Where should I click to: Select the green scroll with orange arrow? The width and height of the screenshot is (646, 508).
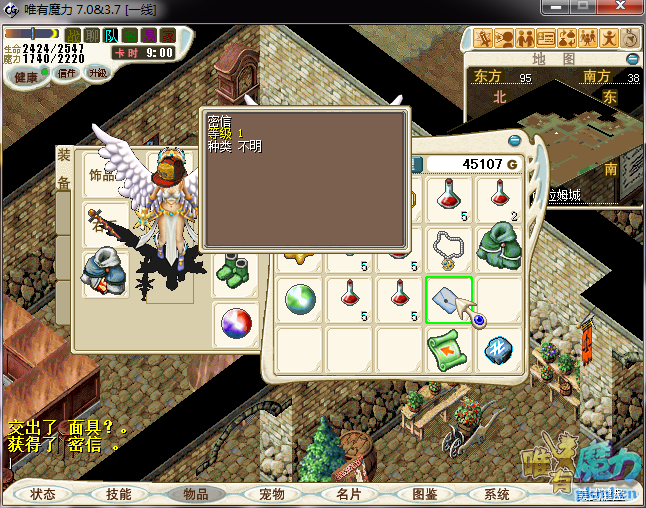pos(449,349)
